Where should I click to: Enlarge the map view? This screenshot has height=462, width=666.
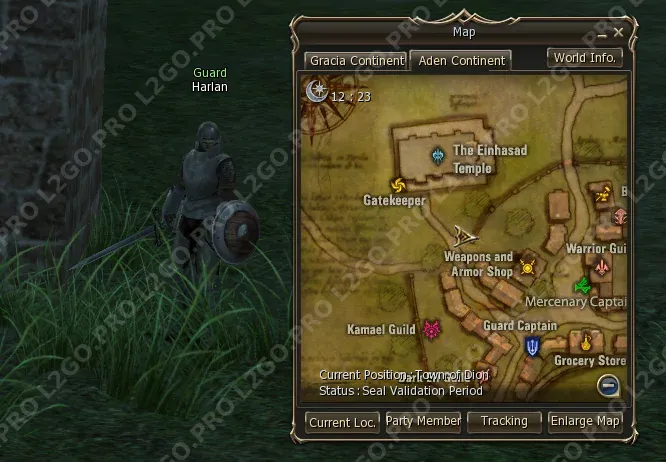pyautogui.click(x=585, y=422)
